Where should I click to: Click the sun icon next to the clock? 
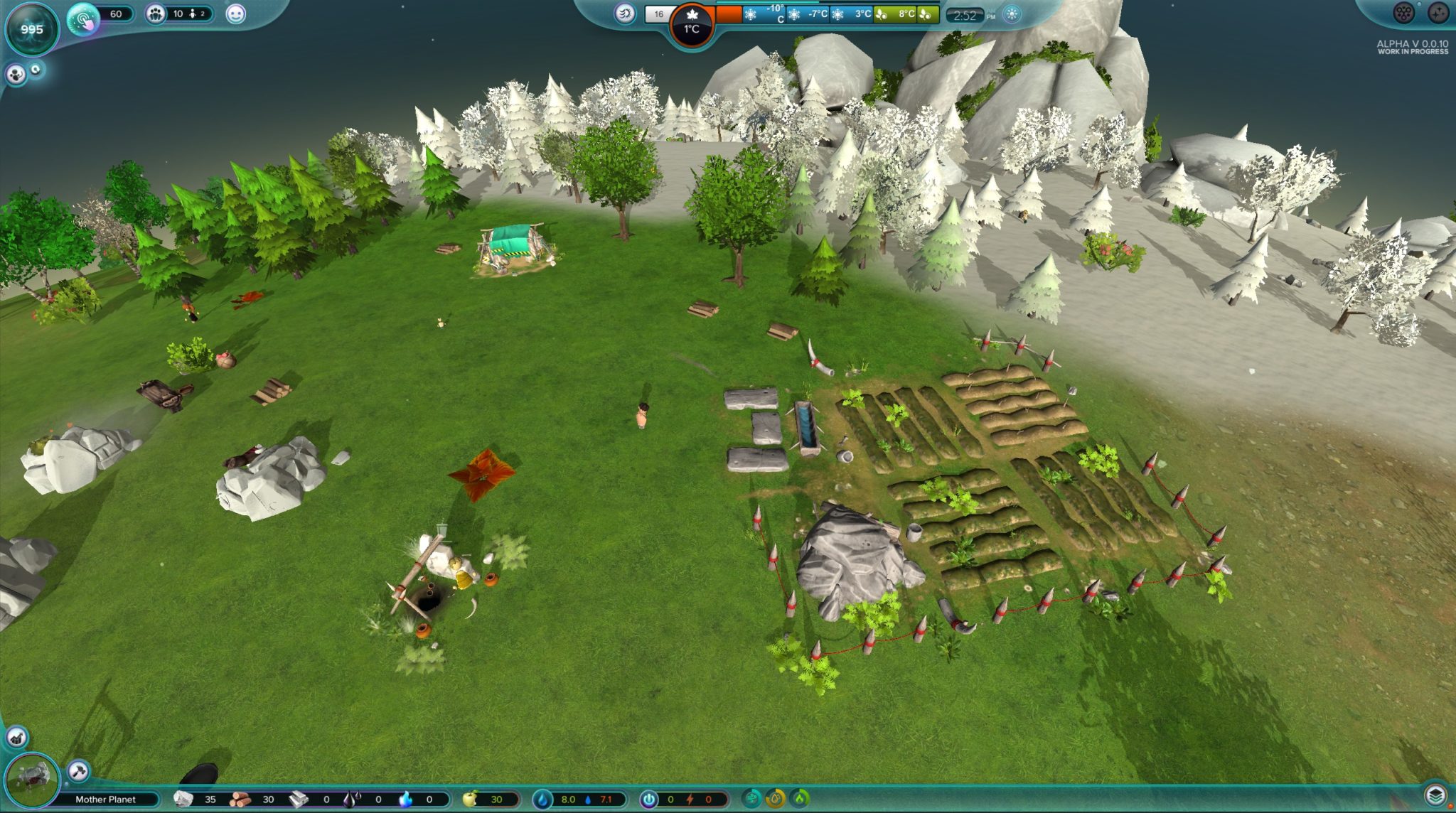point(1012,14)
